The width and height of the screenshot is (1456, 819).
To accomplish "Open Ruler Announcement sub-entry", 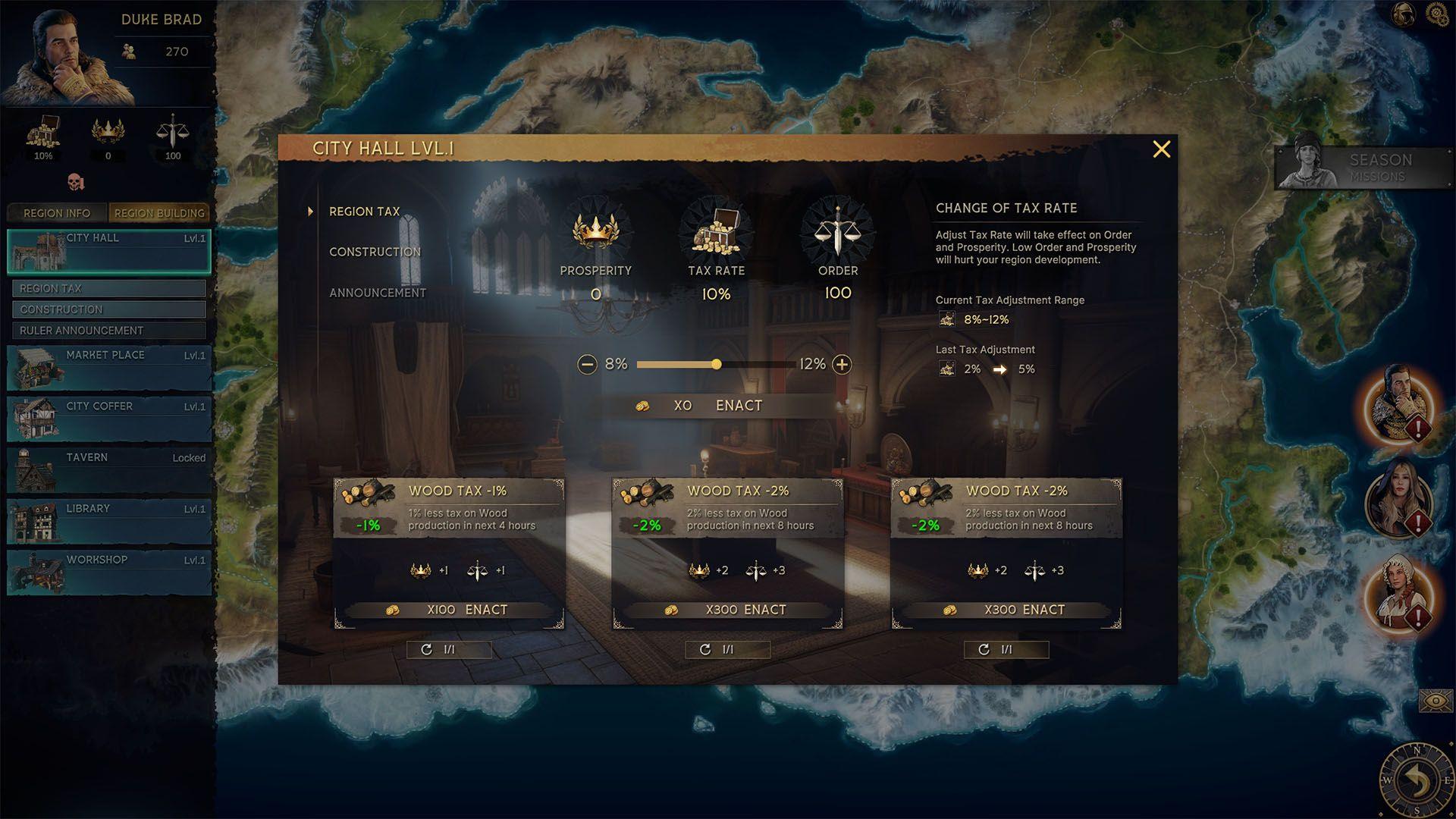I will click(109, 331).
